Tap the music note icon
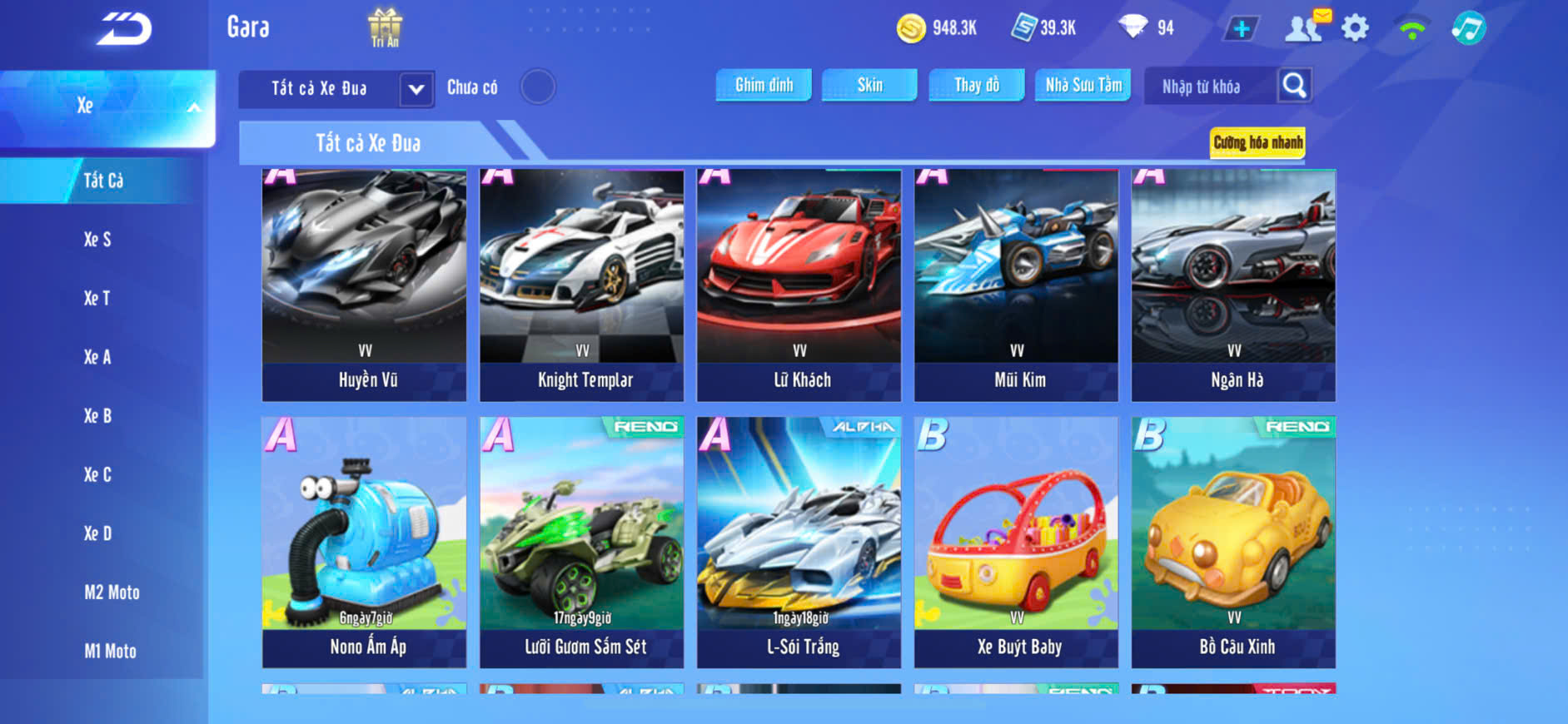 coord(1468,28)
